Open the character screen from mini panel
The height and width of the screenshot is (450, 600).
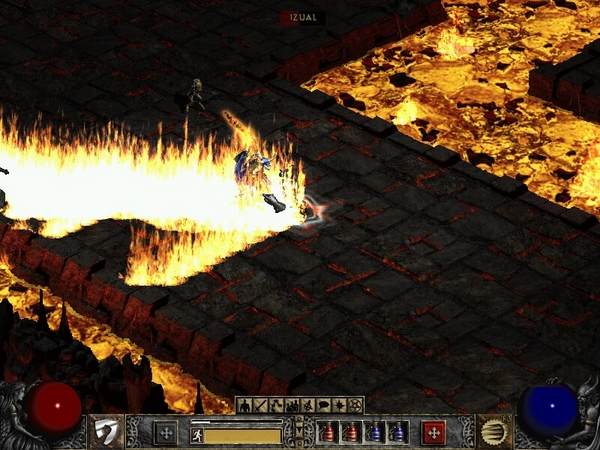244,405
